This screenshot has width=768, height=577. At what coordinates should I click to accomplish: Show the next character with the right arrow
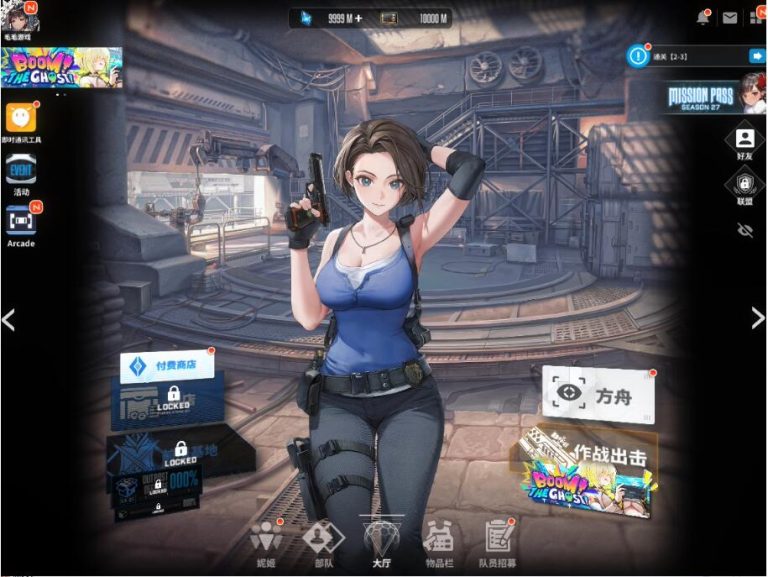(757, 318)
